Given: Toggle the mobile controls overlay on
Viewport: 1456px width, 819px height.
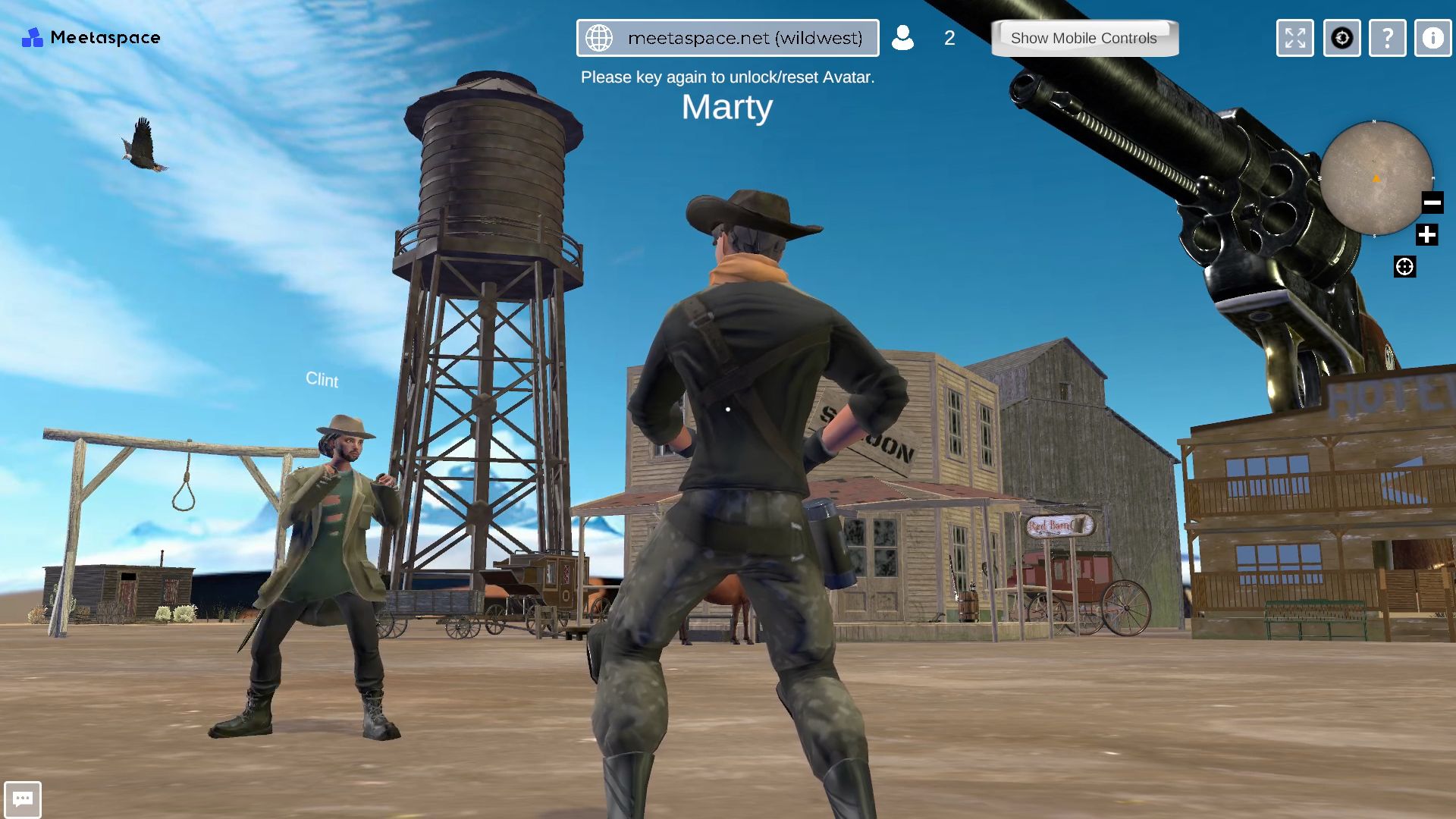Looking at the screenshot, I should [1084, 38].
